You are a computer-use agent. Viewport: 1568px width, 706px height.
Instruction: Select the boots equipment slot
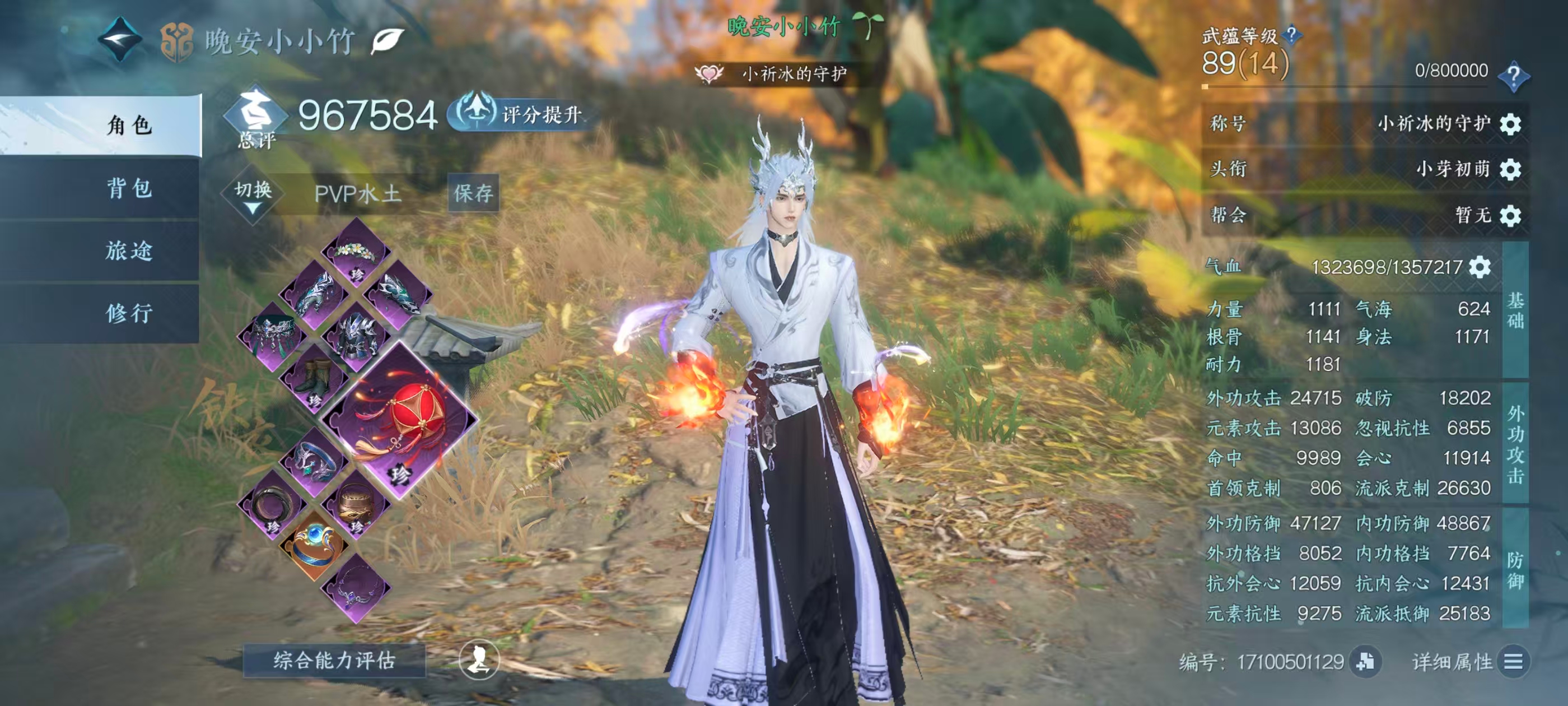314,379
